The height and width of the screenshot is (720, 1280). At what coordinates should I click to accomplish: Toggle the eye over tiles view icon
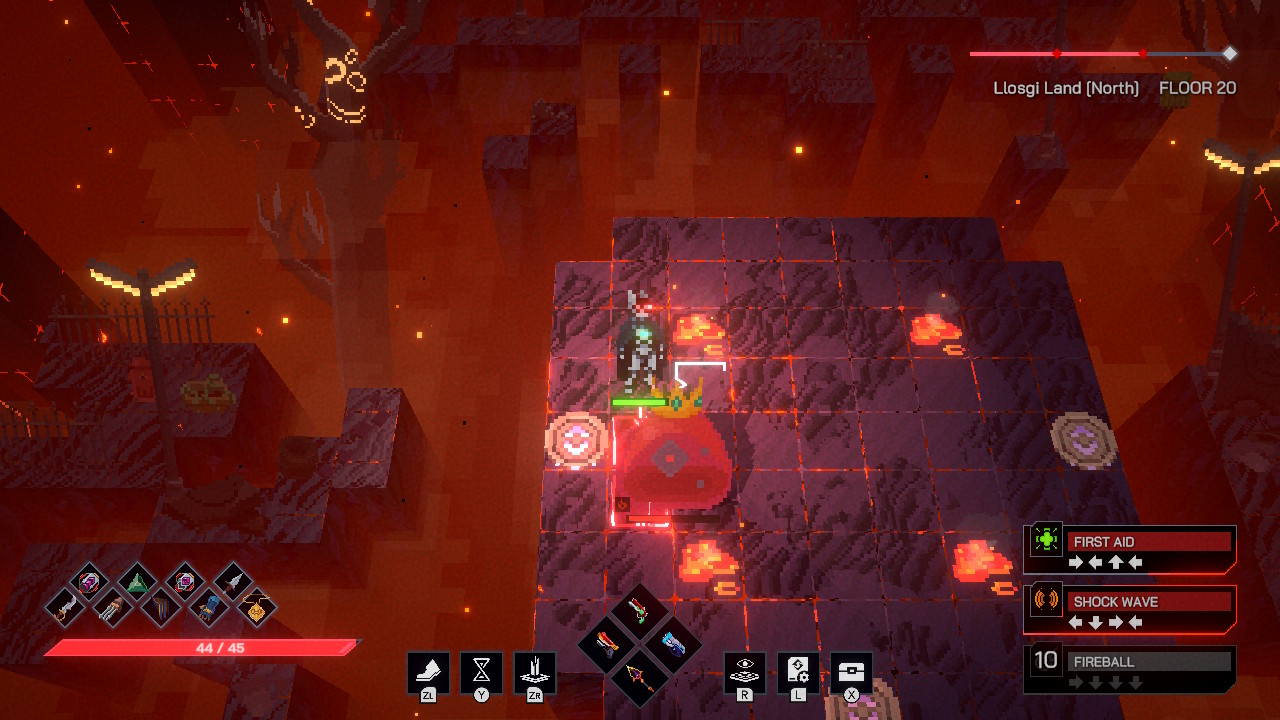pos(744,671)
